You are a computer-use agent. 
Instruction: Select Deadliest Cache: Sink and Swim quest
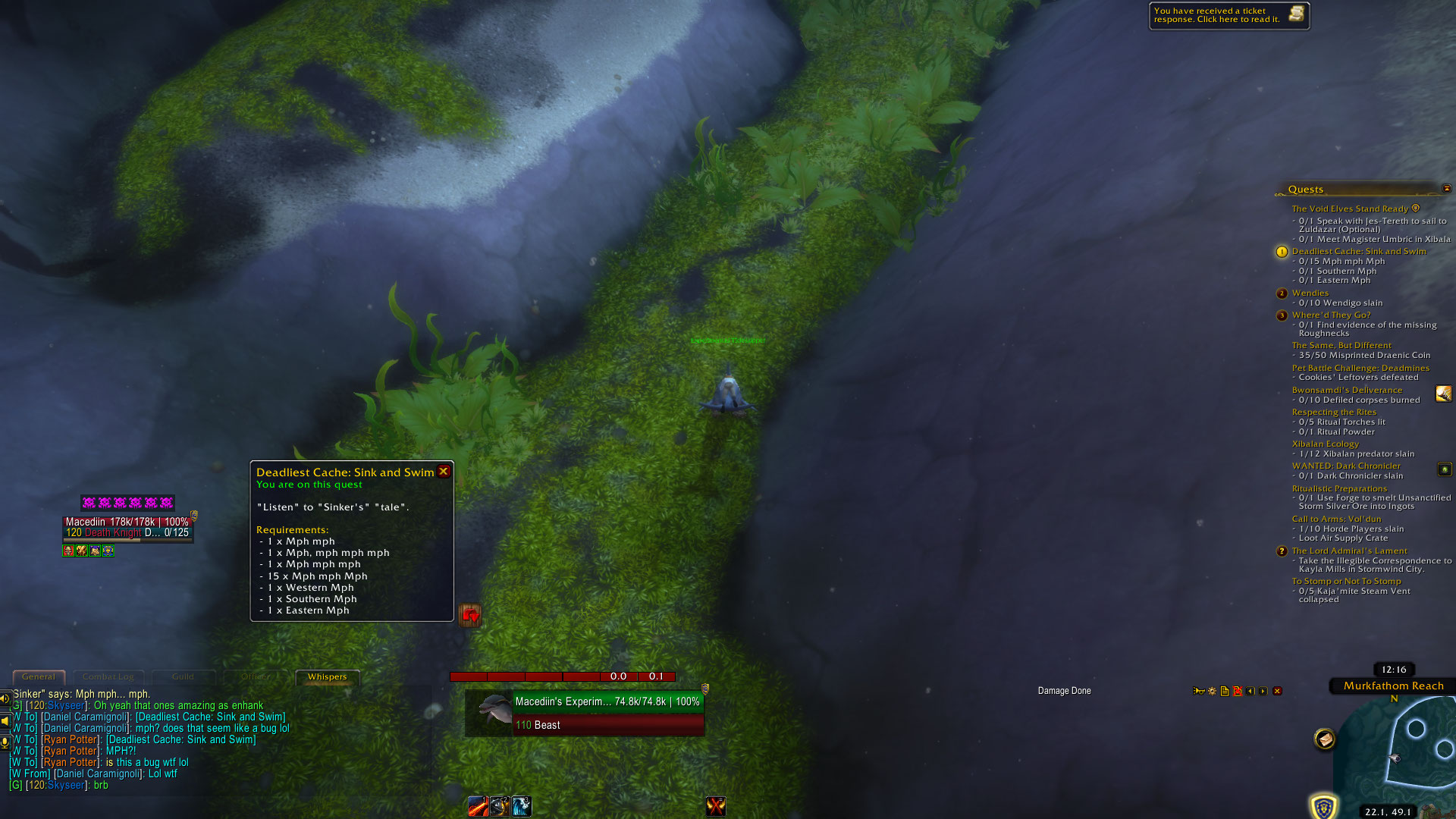click(1358, 252)
